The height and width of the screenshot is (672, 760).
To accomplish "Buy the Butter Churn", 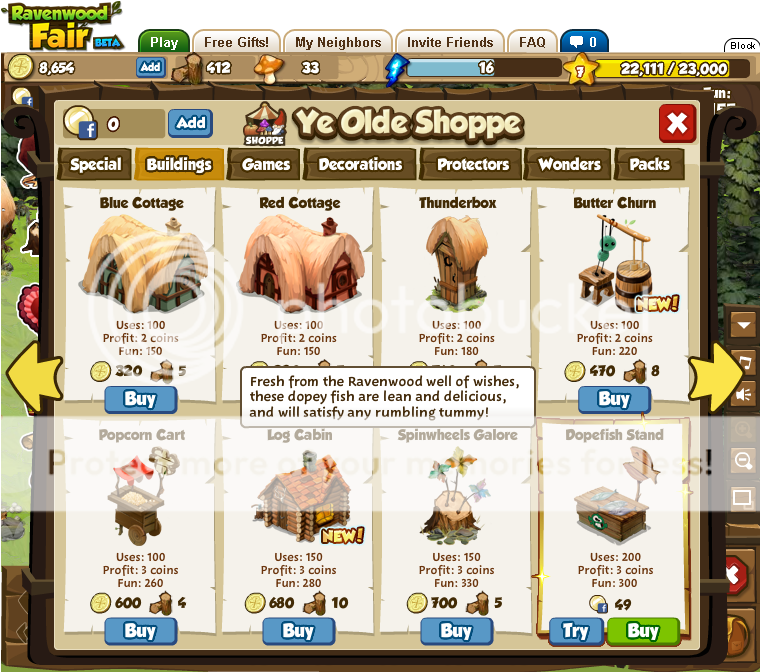I will pyautogui.click(x=613, y=399).
